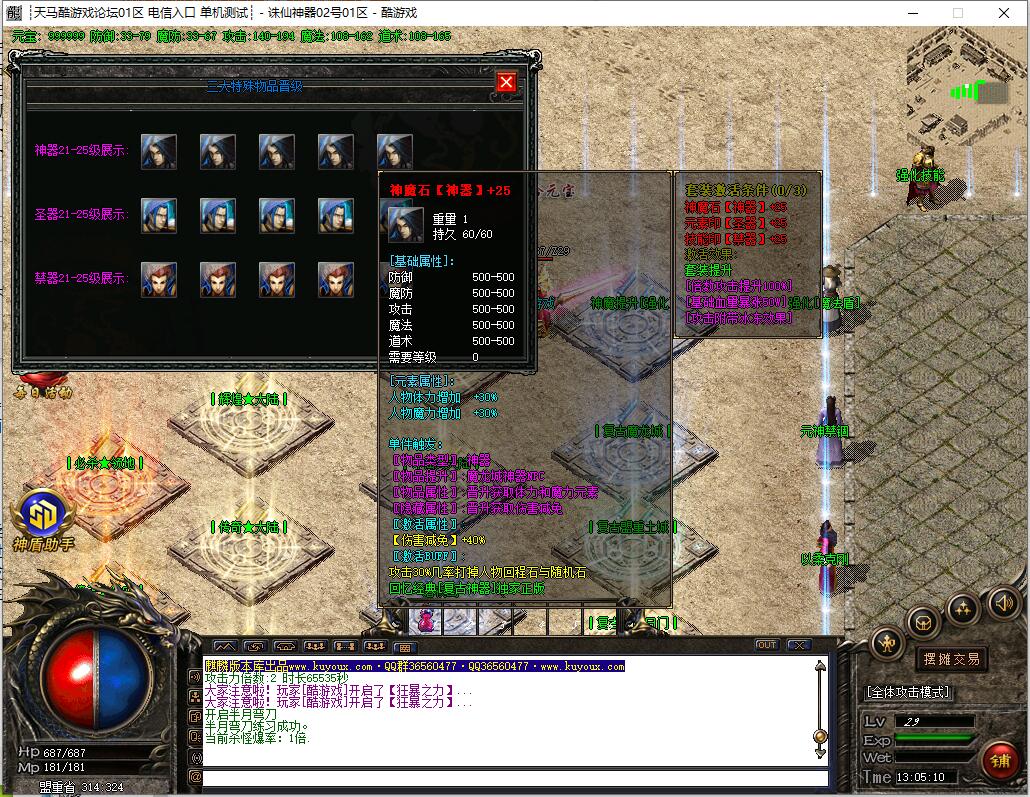
Task: Select the first 圣器 item icon
Action: (x=158, y=215)
